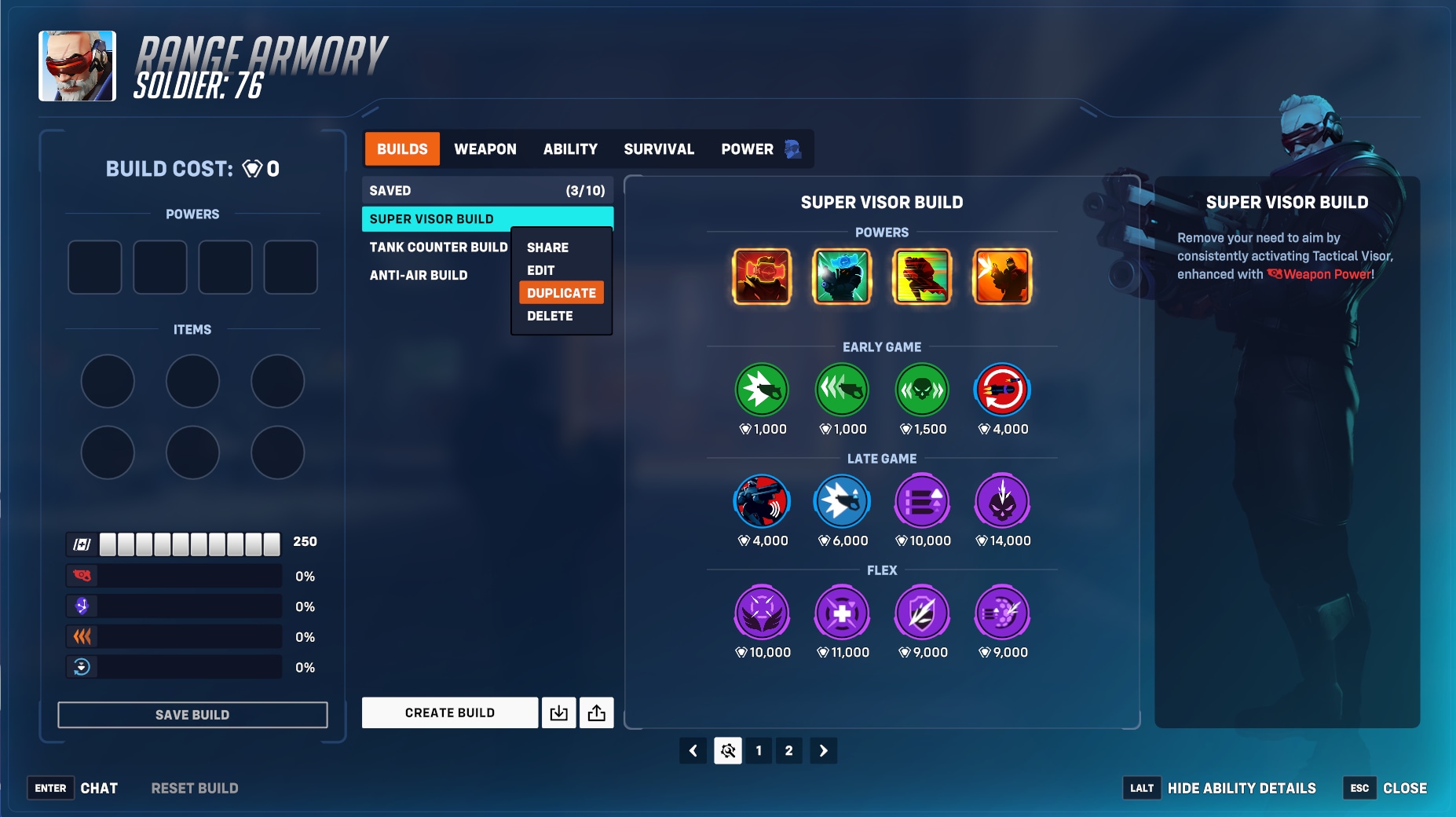Delete the build via context menu

550,316
